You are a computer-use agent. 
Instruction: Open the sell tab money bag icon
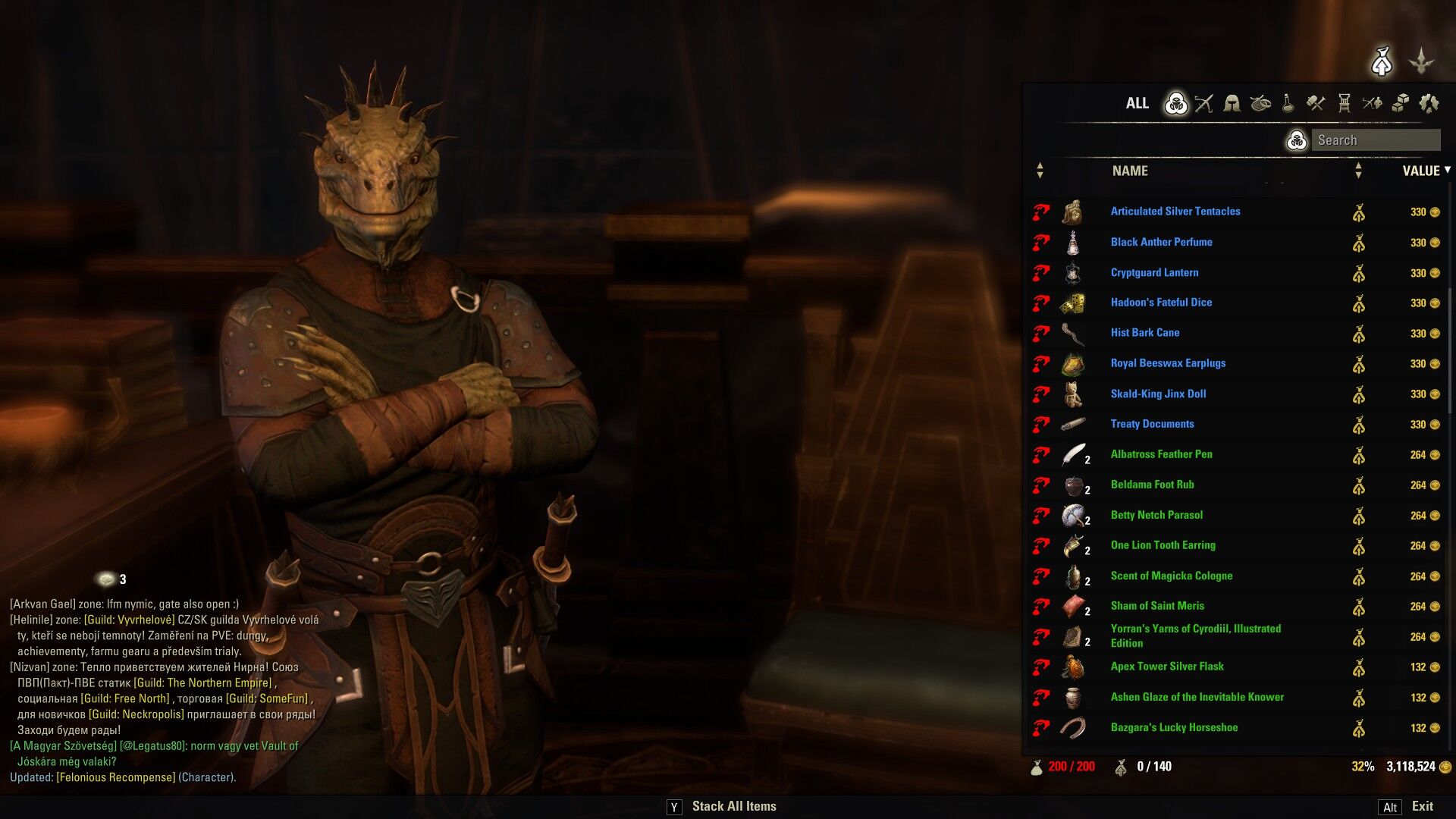point(1382,61)
